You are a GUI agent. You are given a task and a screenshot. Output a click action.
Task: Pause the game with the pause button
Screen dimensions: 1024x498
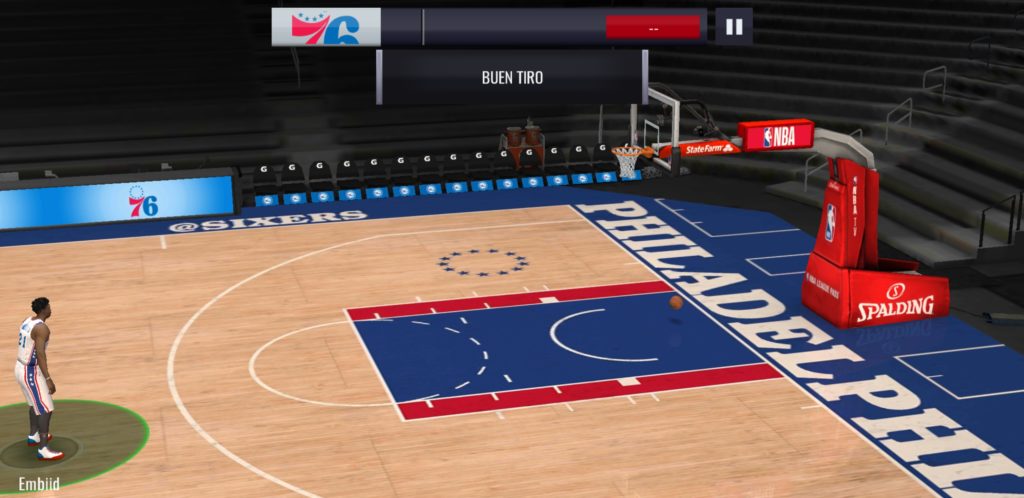pyautogui.click(x=733, y=27)
